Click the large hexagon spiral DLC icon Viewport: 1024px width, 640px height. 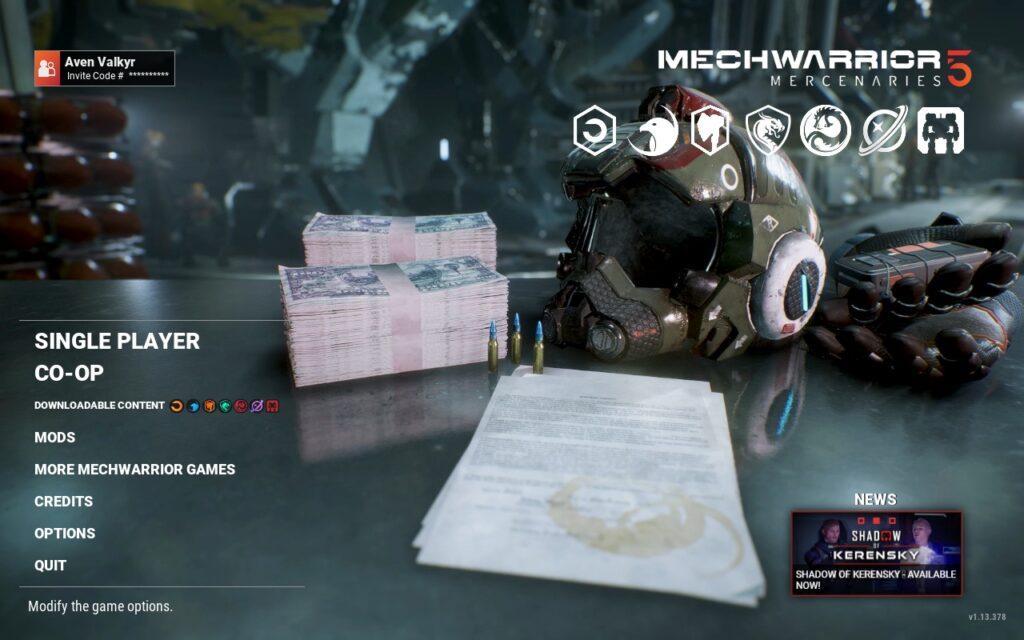[x=594, y=131]
